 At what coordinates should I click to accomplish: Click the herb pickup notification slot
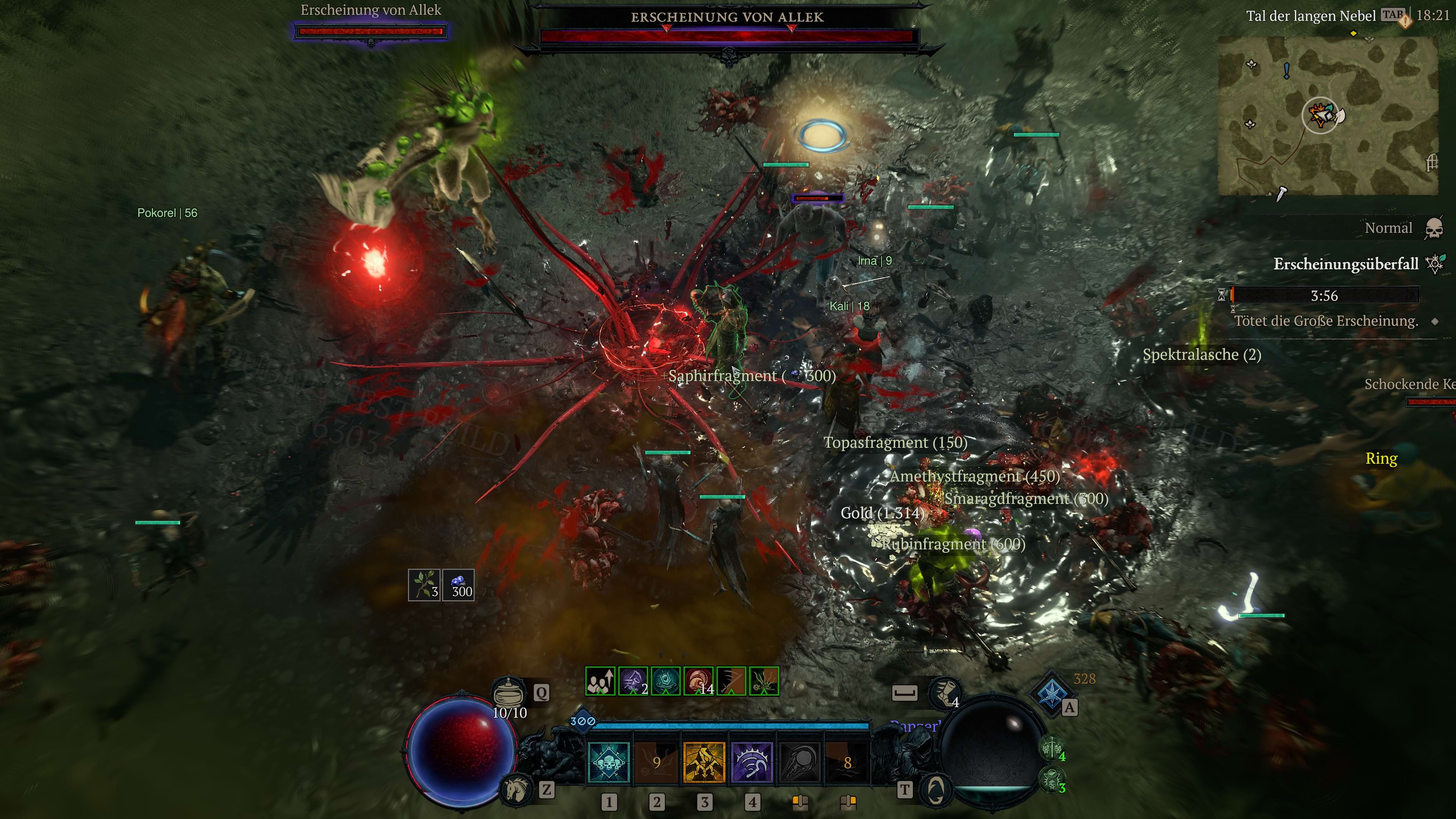click(x=424, y=584)
